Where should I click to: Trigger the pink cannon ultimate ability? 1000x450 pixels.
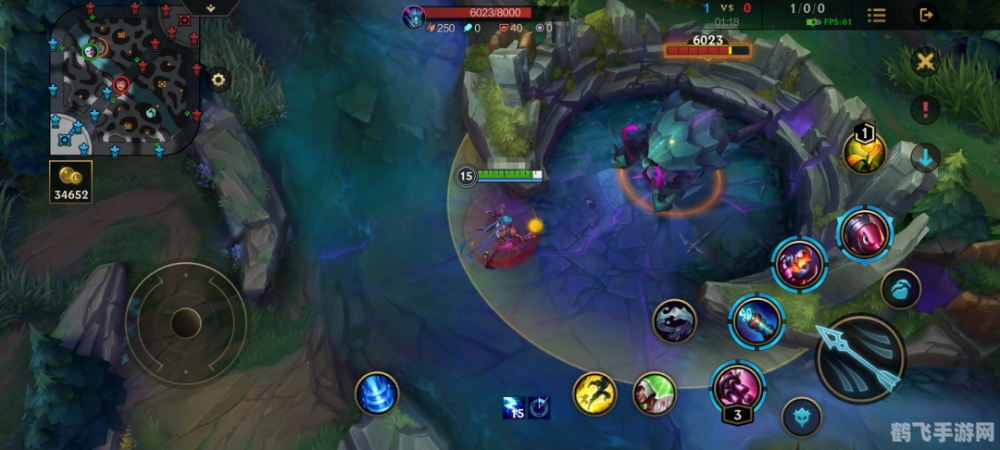point(864,233)
